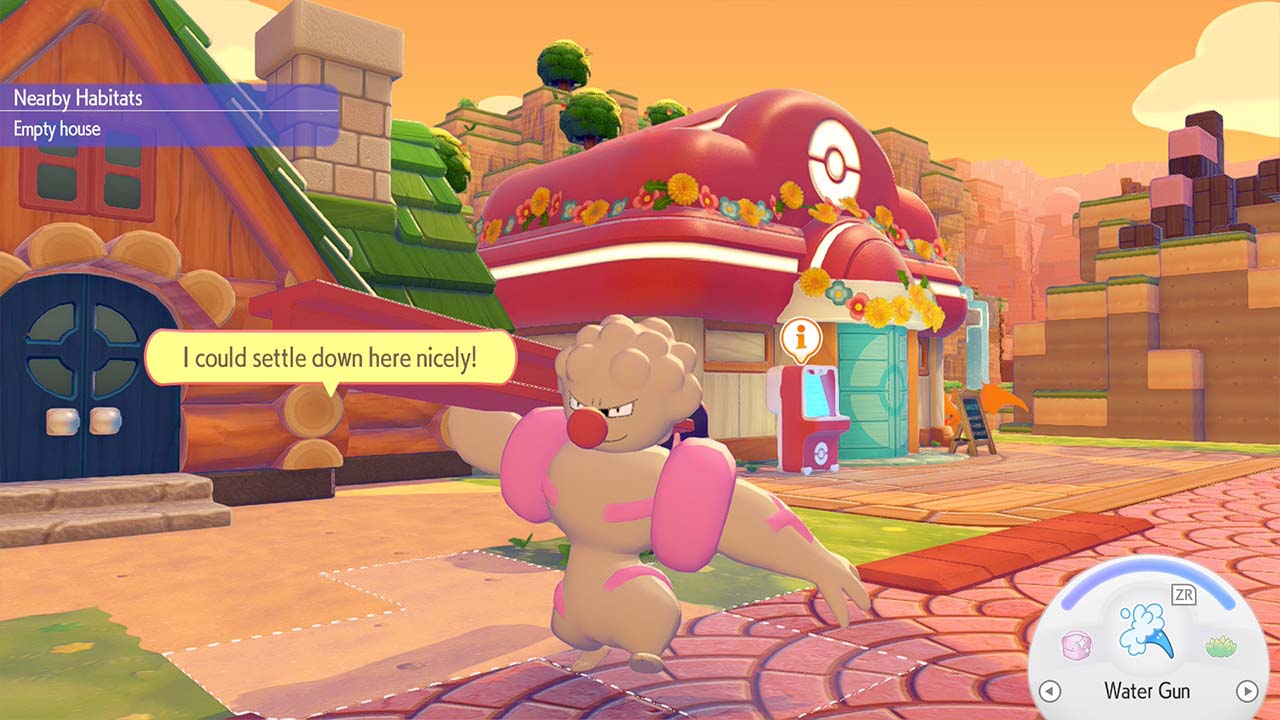The width and height of the screenshot is (1280, 720).
Task: Activate the Water Gun move icon
Action: click(x=1146, y=635)
